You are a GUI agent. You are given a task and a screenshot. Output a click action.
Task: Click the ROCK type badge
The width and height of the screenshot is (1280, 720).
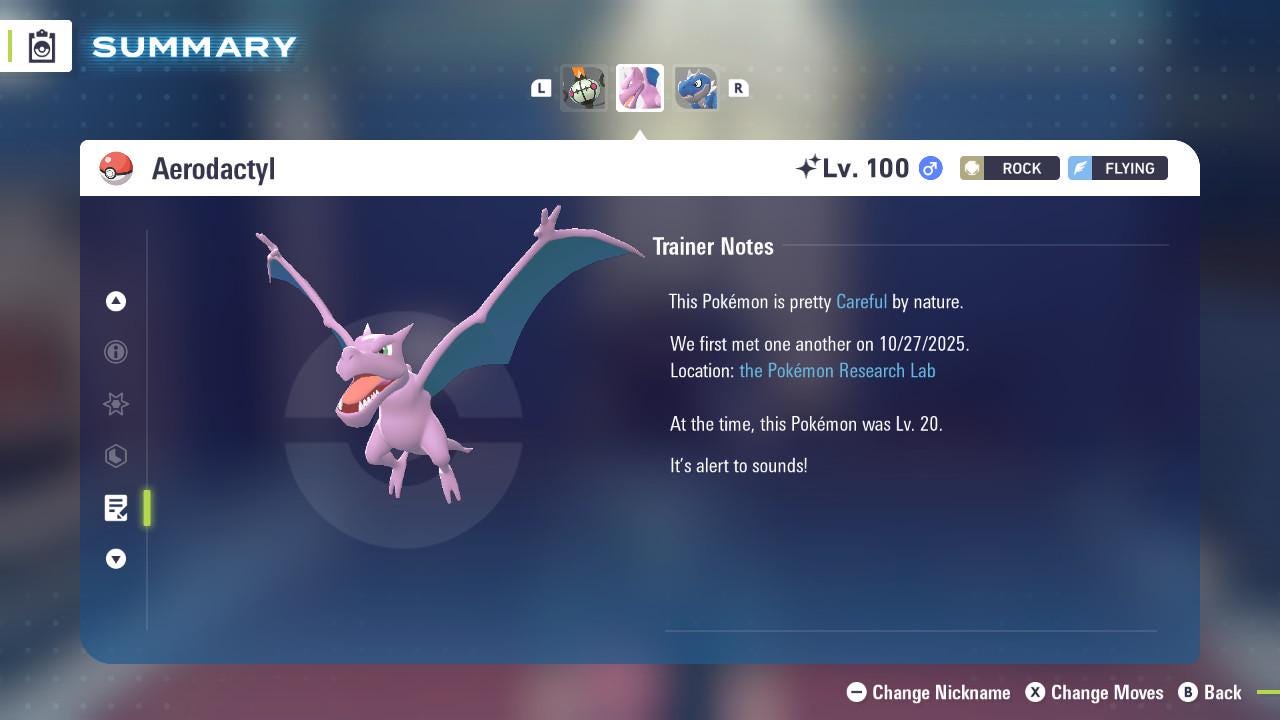(1009, 168)
